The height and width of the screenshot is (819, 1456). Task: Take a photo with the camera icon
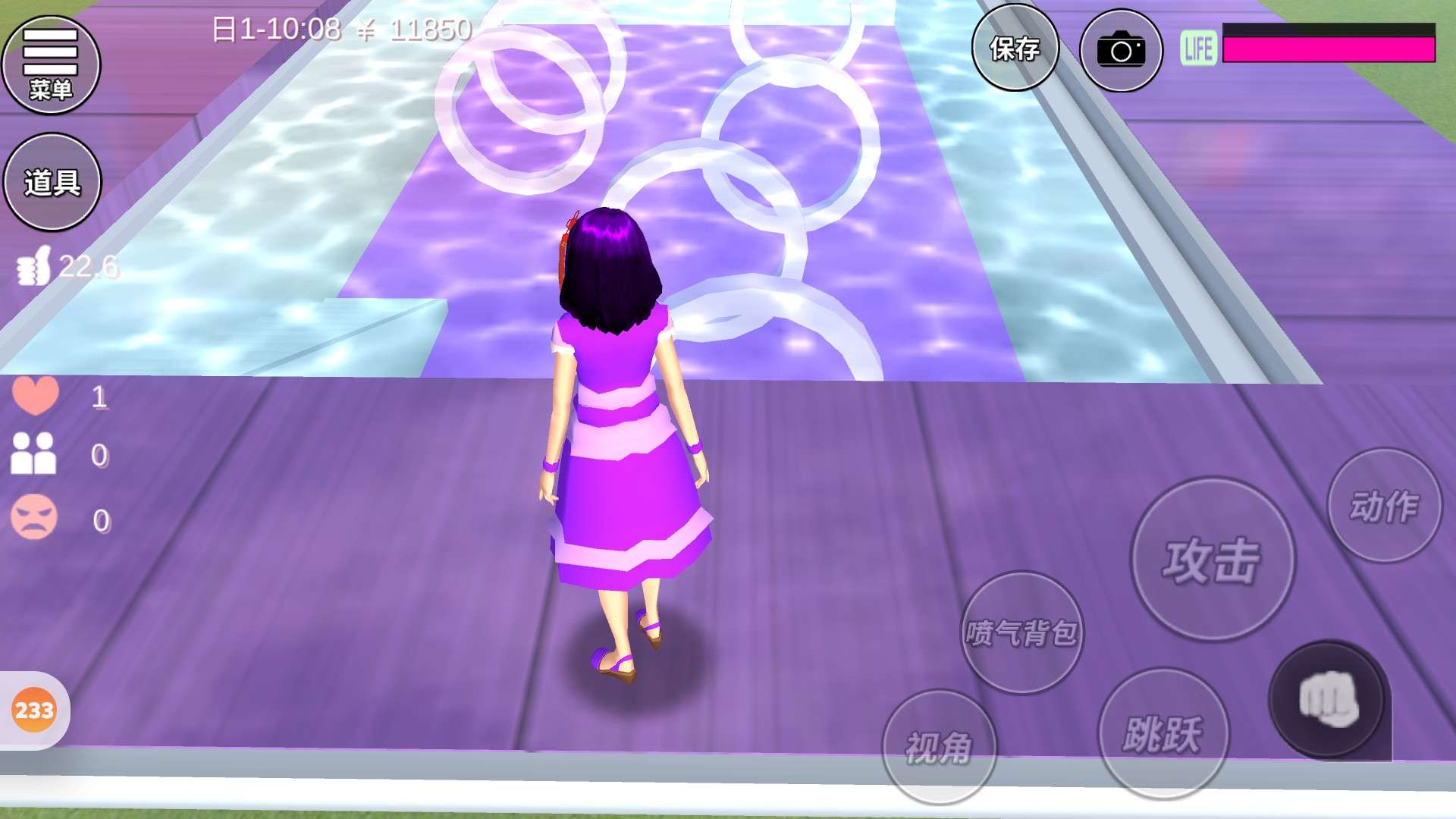[x=1121, y=52]
